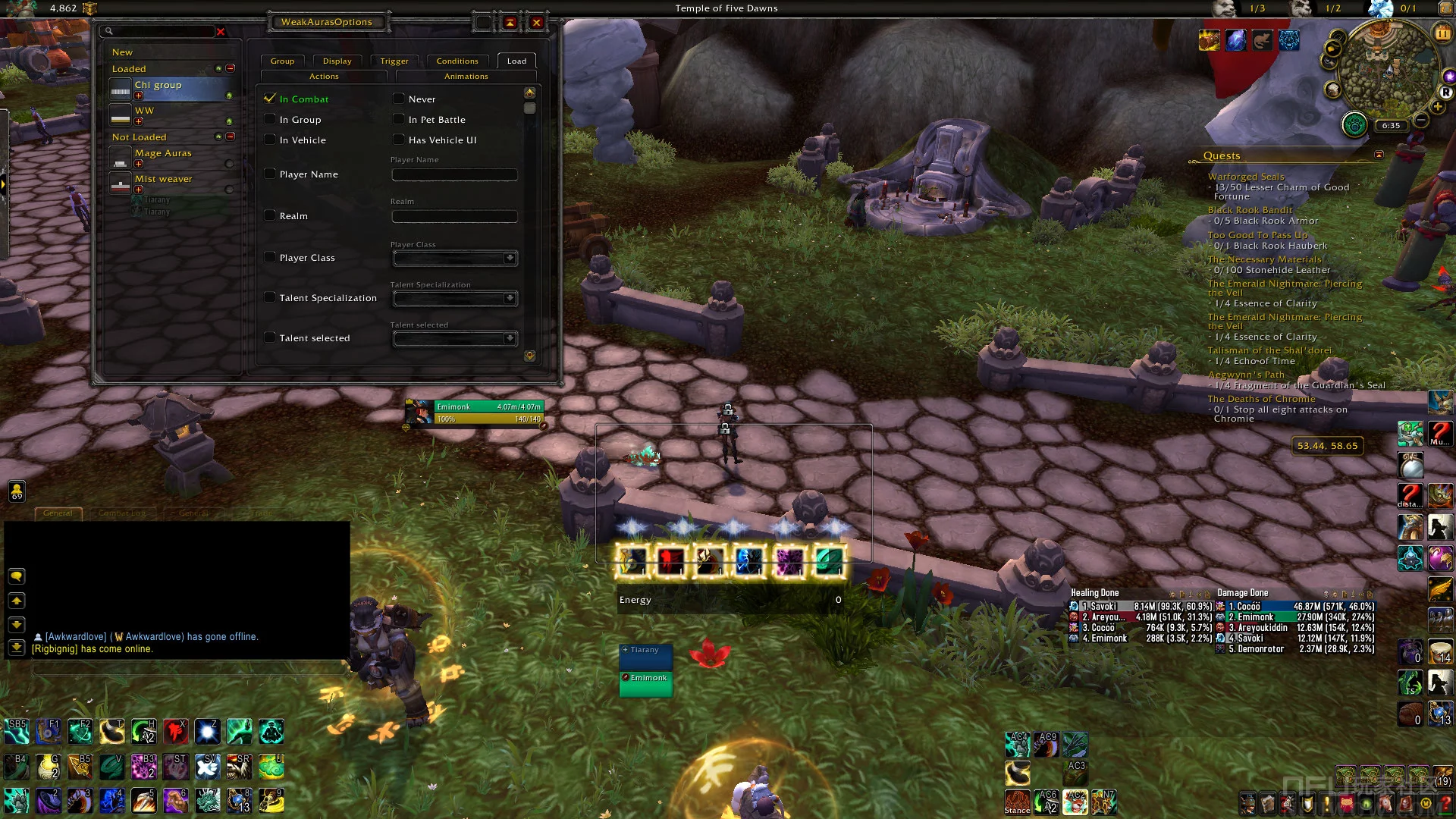Switch to the Actions tab
The width and height of the screenshot is (1456, 819).
(324, 77)
